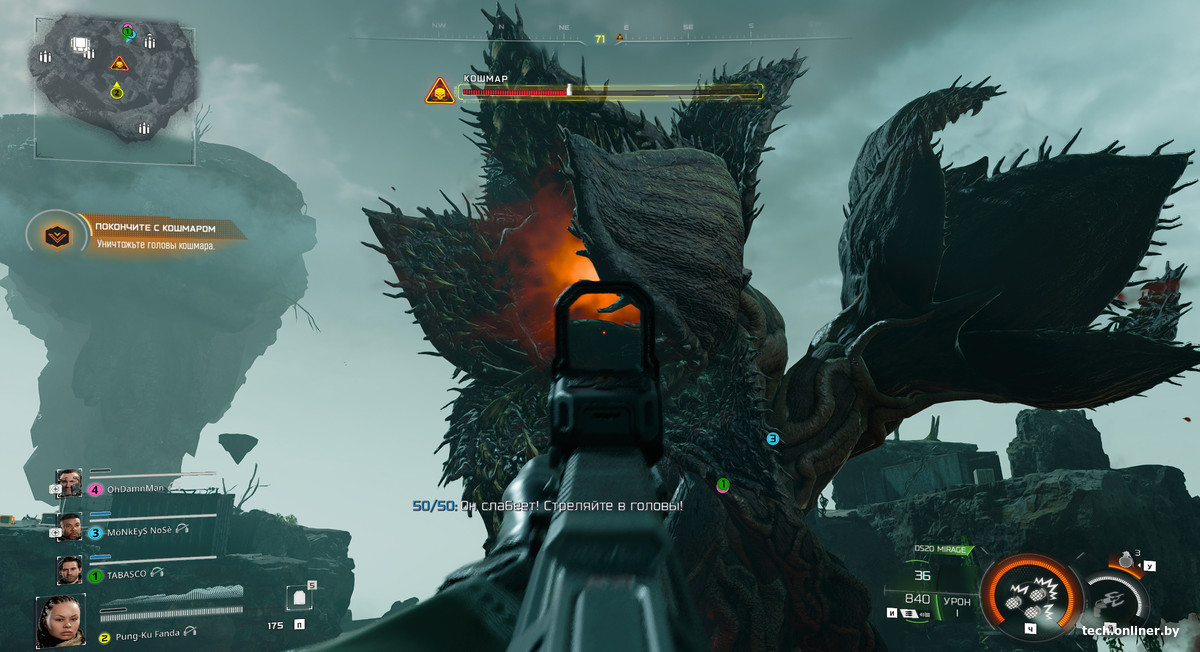Select OhDamnMan's portrait in the squad list

[69, 483]
